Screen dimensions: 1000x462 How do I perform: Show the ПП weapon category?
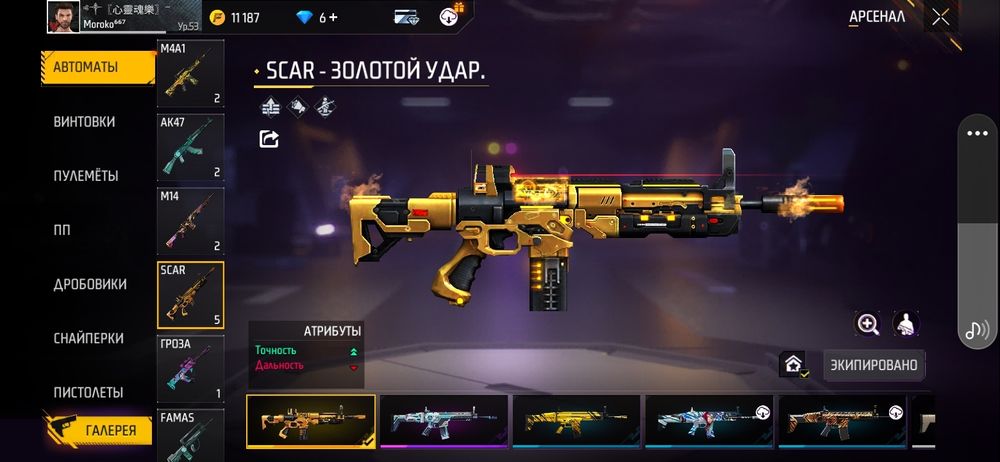click(62, 229)
